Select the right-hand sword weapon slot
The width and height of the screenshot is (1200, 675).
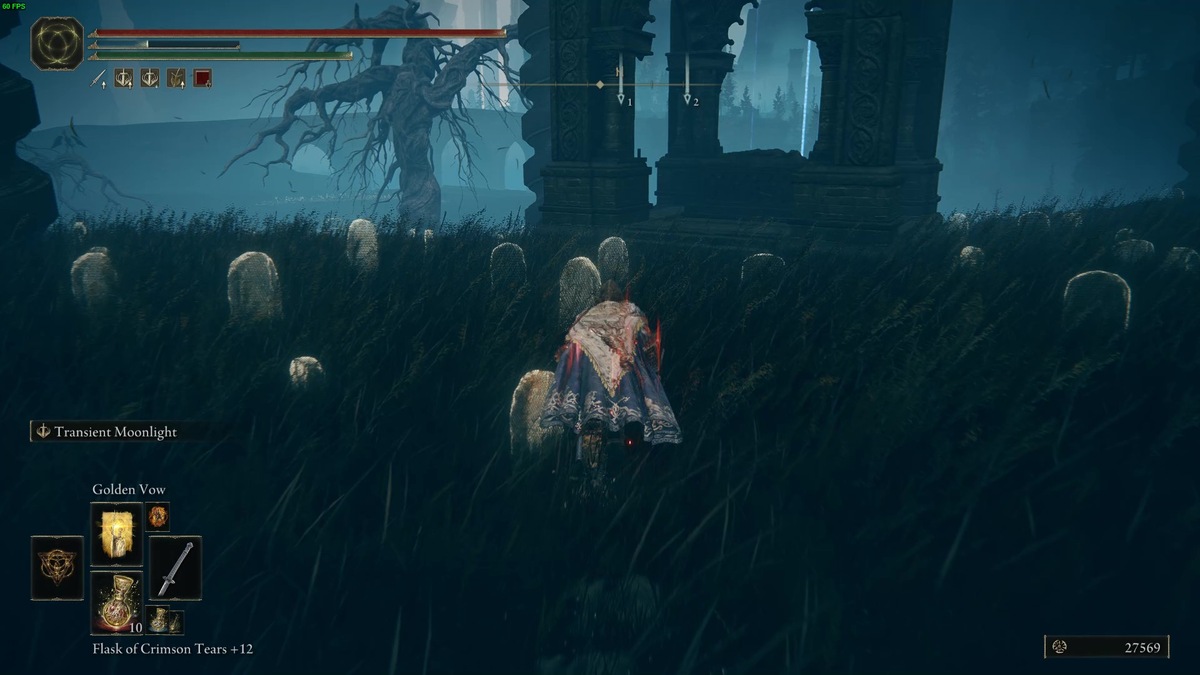point(175,568)
